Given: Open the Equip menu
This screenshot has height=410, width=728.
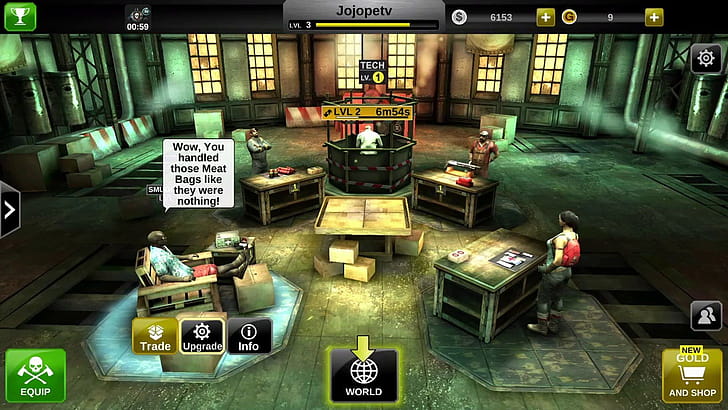Looking at the screenshot, I should [35, 376].
